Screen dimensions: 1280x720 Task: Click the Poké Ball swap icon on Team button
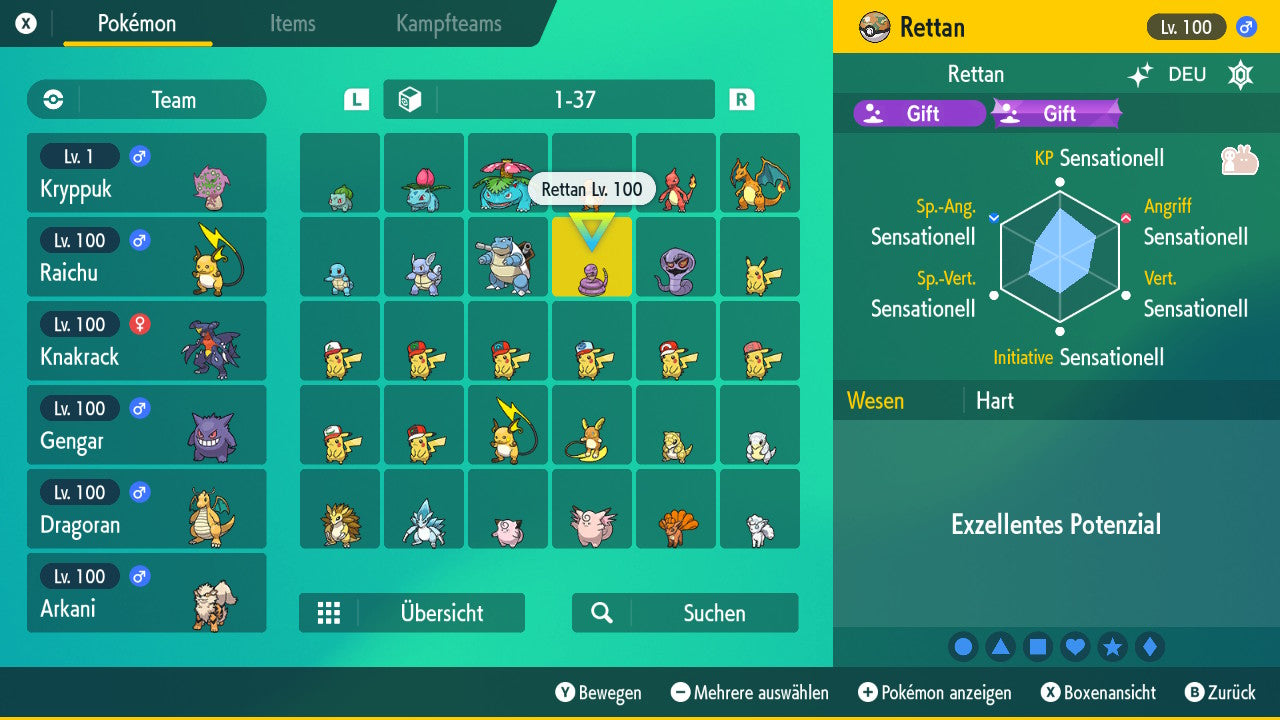click(51, 99)
